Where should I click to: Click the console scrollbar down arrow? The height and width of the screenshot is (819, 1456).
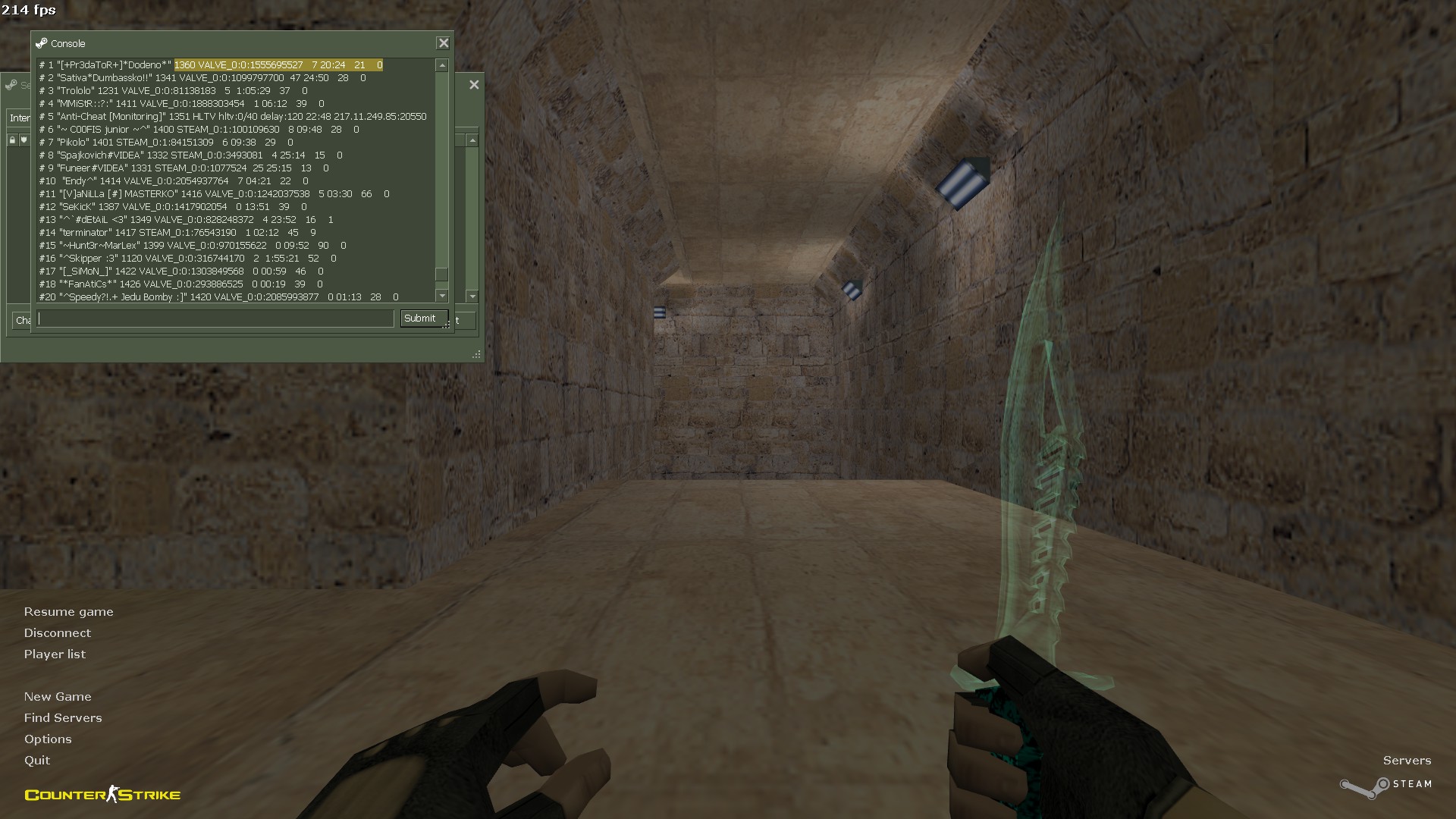point(442,295)
